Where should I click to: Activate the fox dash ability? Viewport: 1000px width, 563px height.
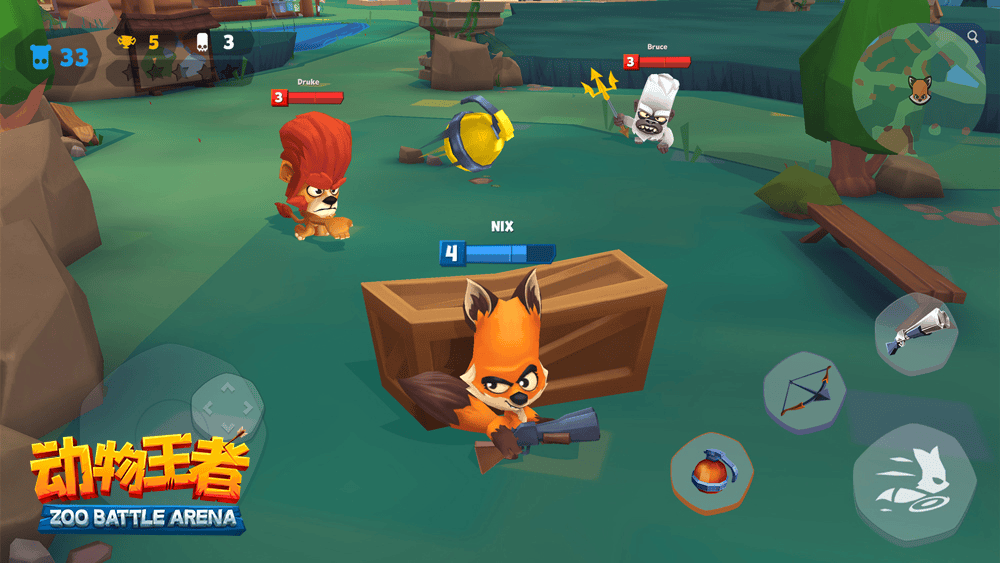913,482
